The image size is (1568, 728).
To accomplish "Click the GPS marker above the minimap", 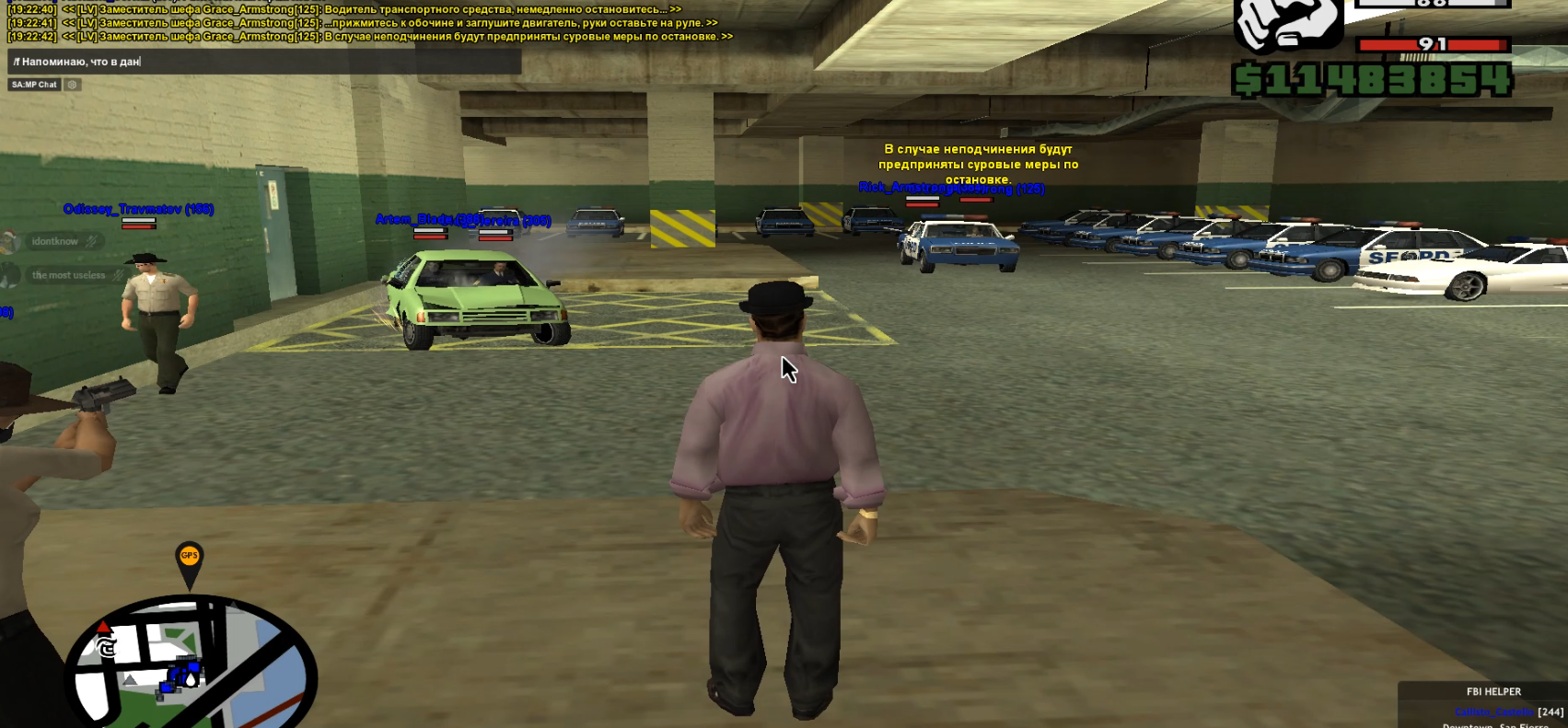I will (189, 554).
